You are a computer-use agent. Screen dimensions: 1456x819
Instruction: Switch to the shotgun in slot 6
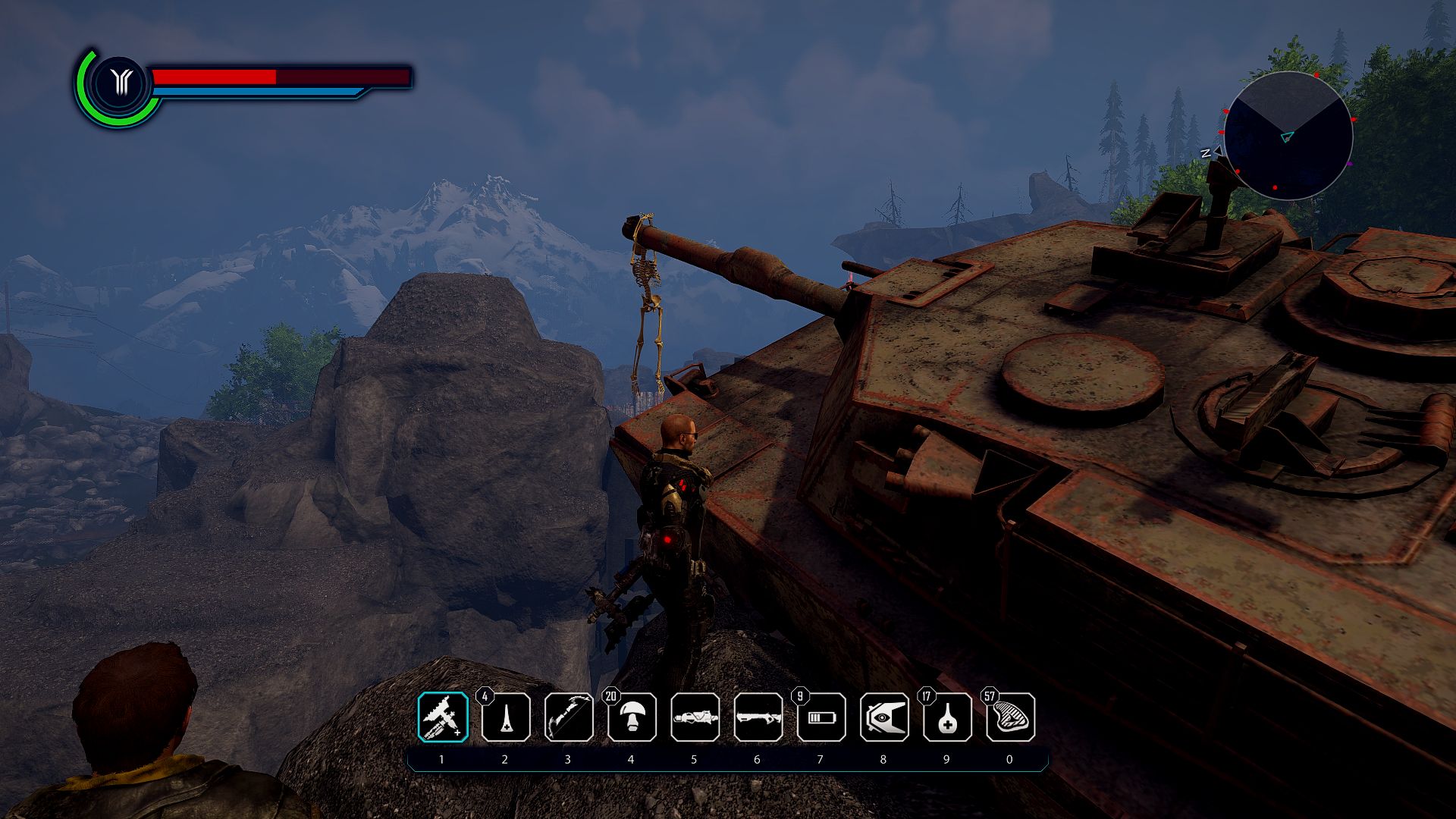758,717
